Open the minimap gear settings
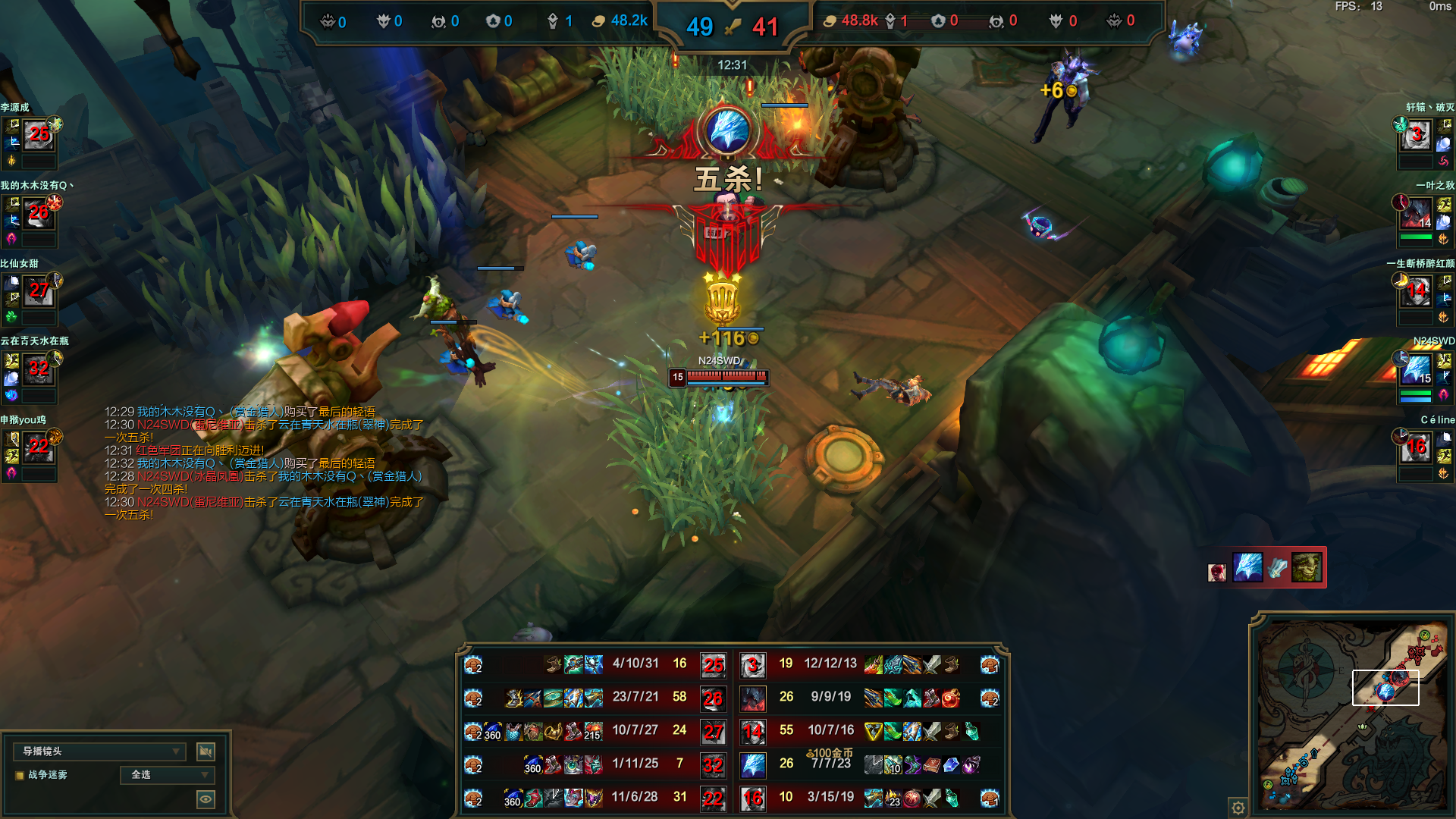 coord(1238,807)
